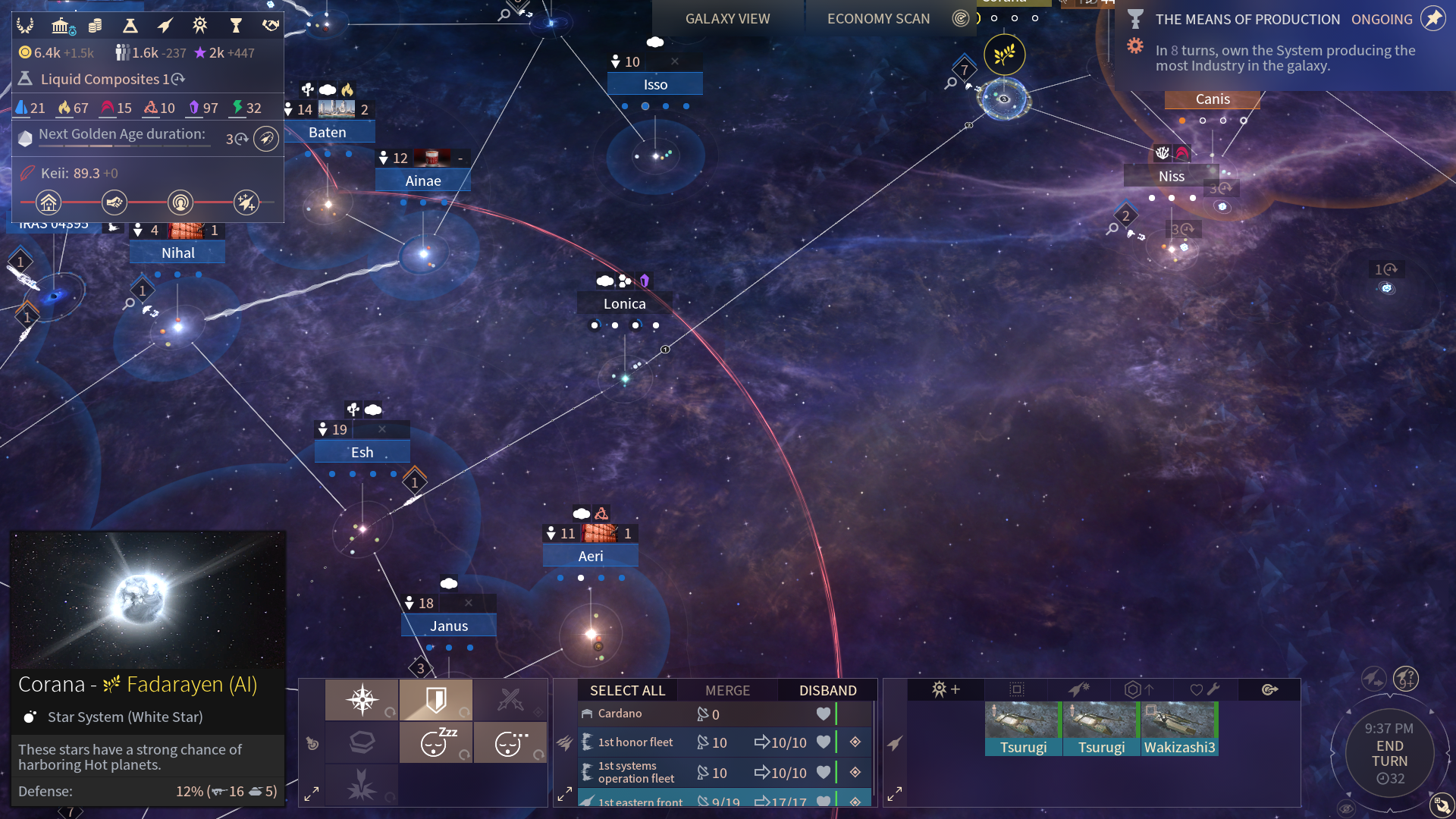Select all fleets in the list
The image size is (1456, 819).
[x=627, y=690]
